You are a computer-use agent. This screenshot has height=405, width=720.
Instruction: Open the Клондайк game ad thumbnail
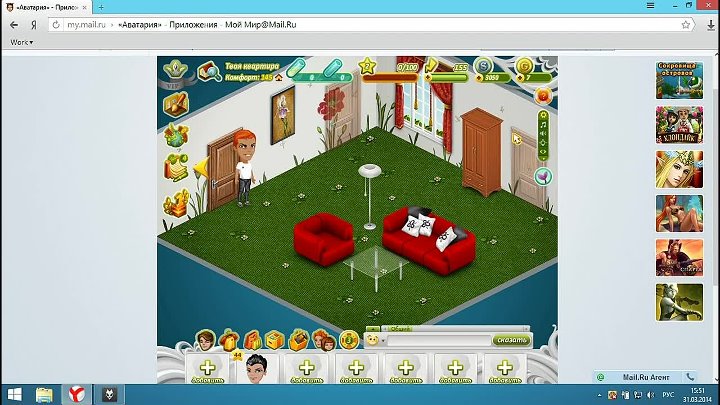point(679,125)
